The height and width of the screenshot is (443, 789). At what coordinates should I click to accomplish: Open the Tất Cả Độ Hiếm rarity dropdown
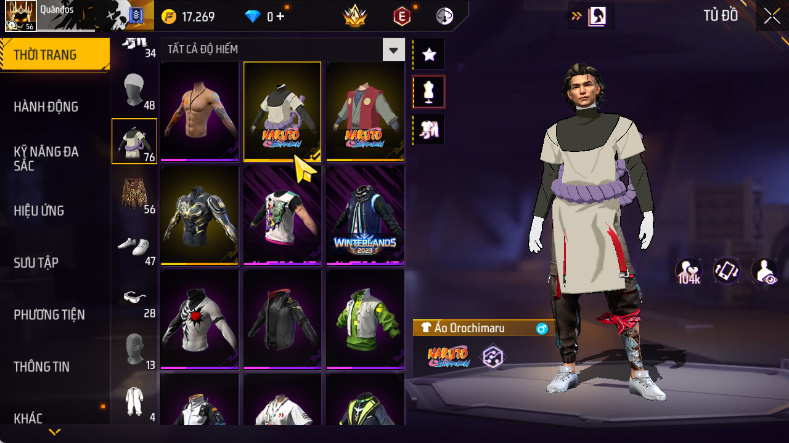pos(394,49)
